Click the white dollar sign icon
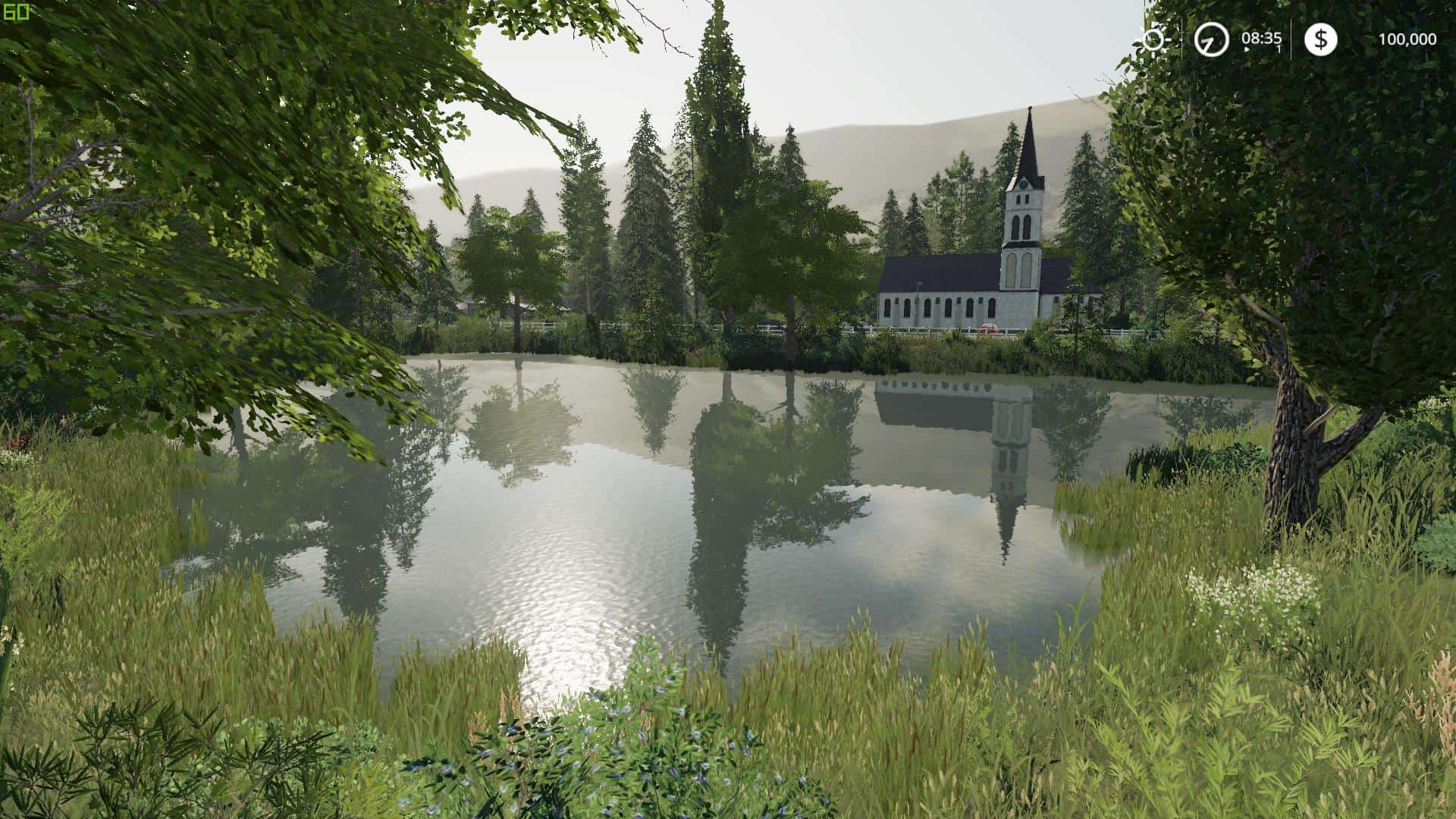 [x=1321, y=40]
